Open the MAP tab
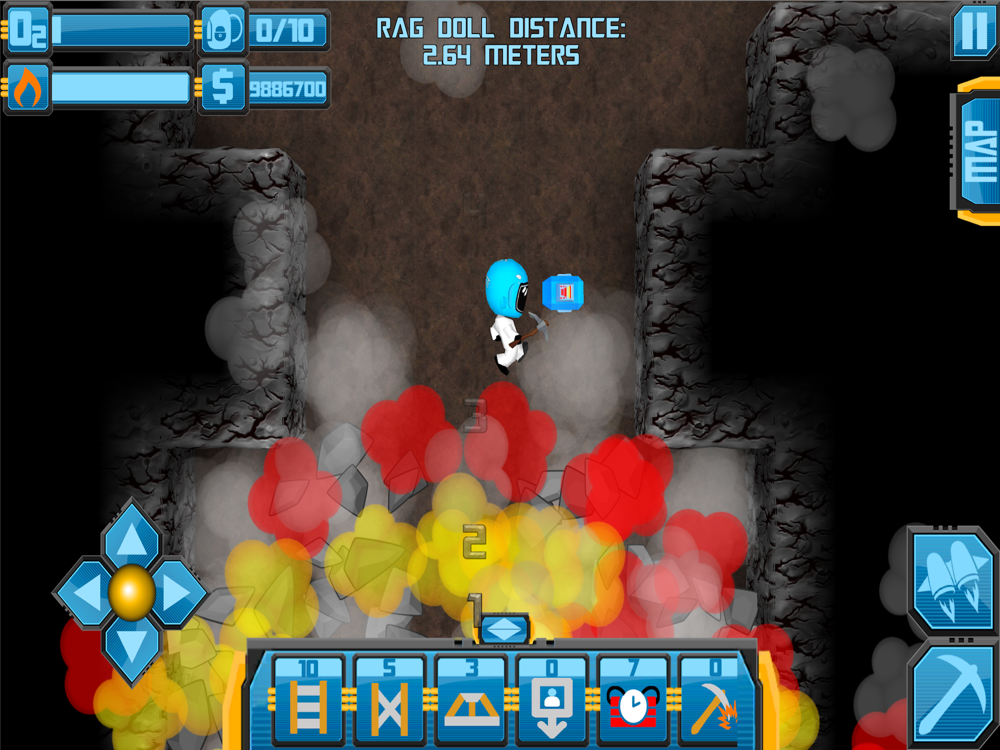This screenshot has height=750, width=1000. (976, 151)
